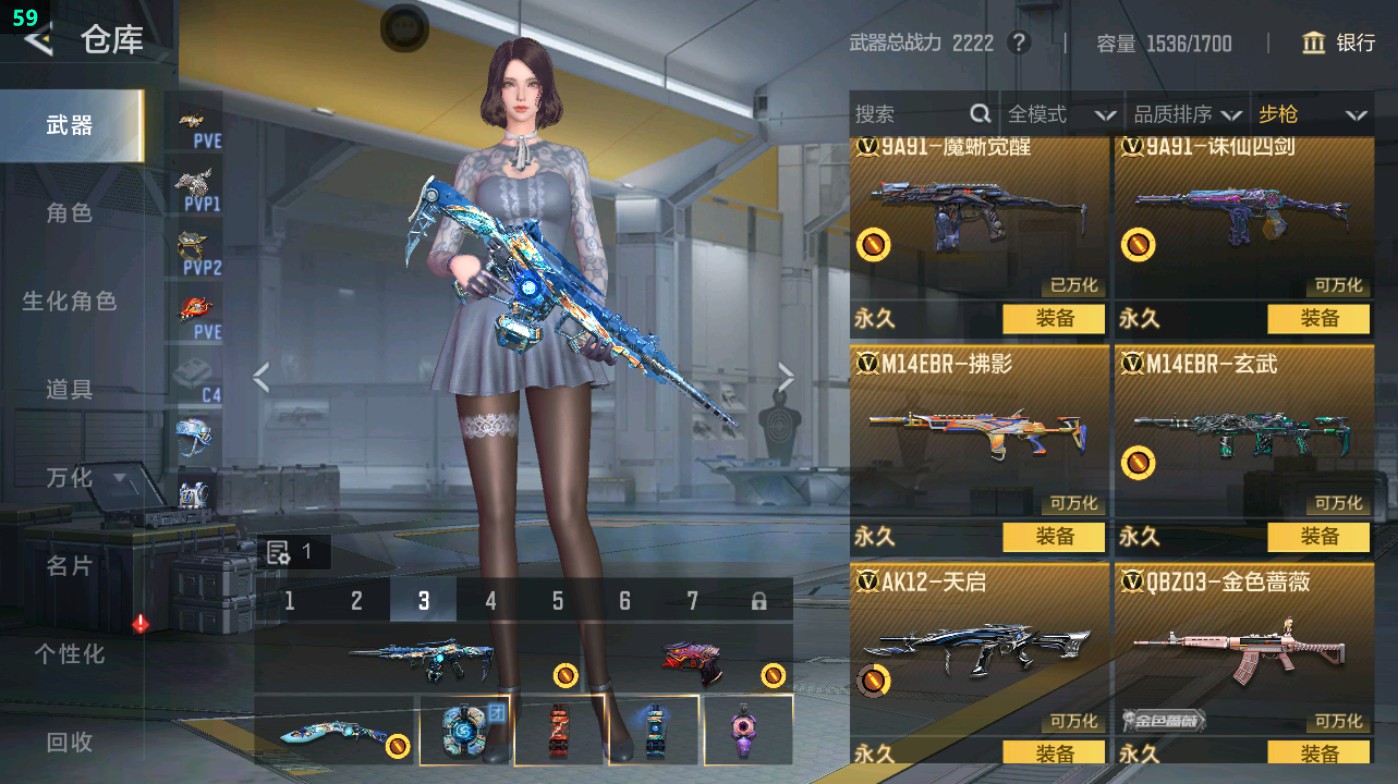Open the 回收 recycle section
Screen dimensions: 1398x784
(69, 742)
